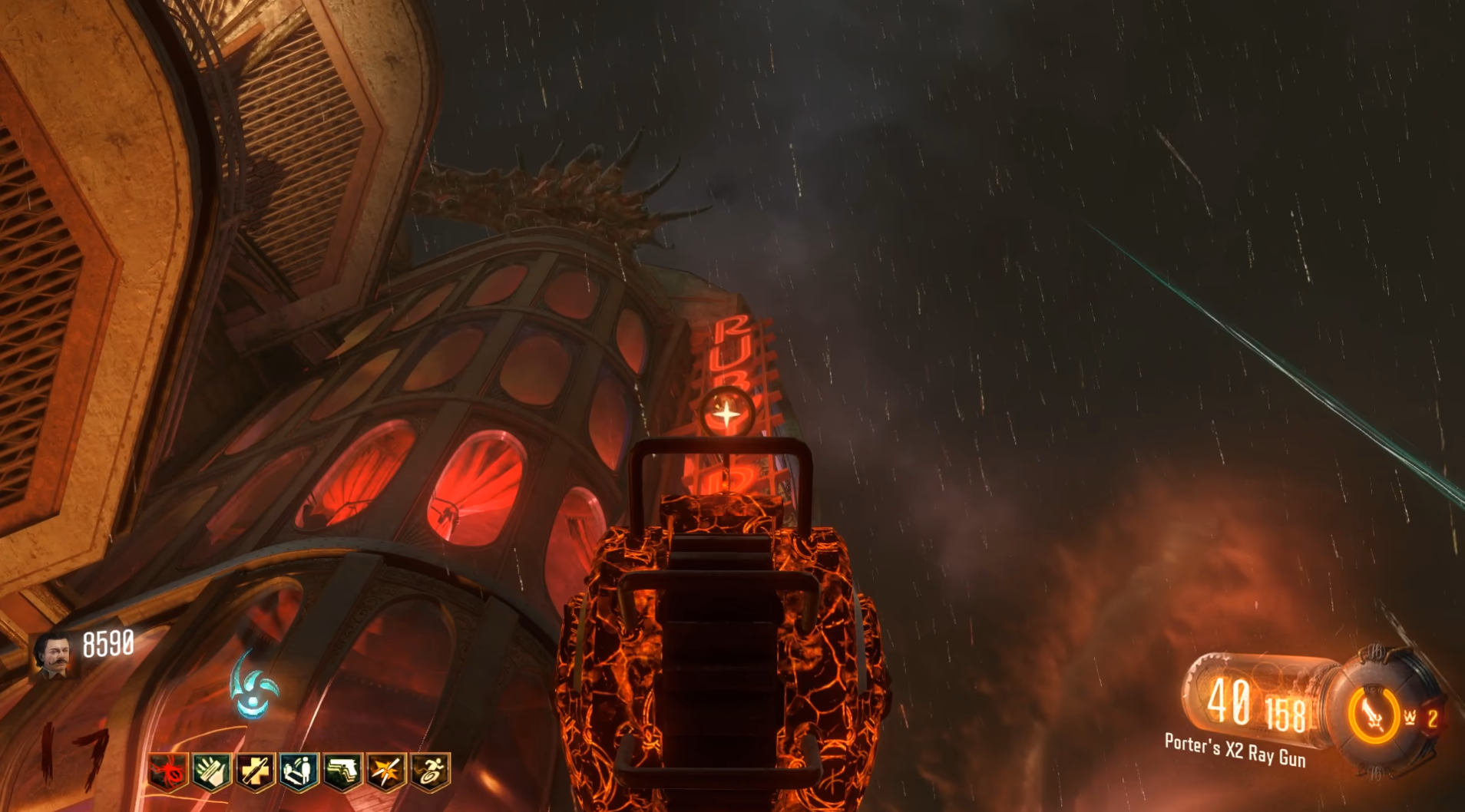This screenshot has height=812, width=1465.
Task: Click the mustached player character portrait
Action: [55, 656]
